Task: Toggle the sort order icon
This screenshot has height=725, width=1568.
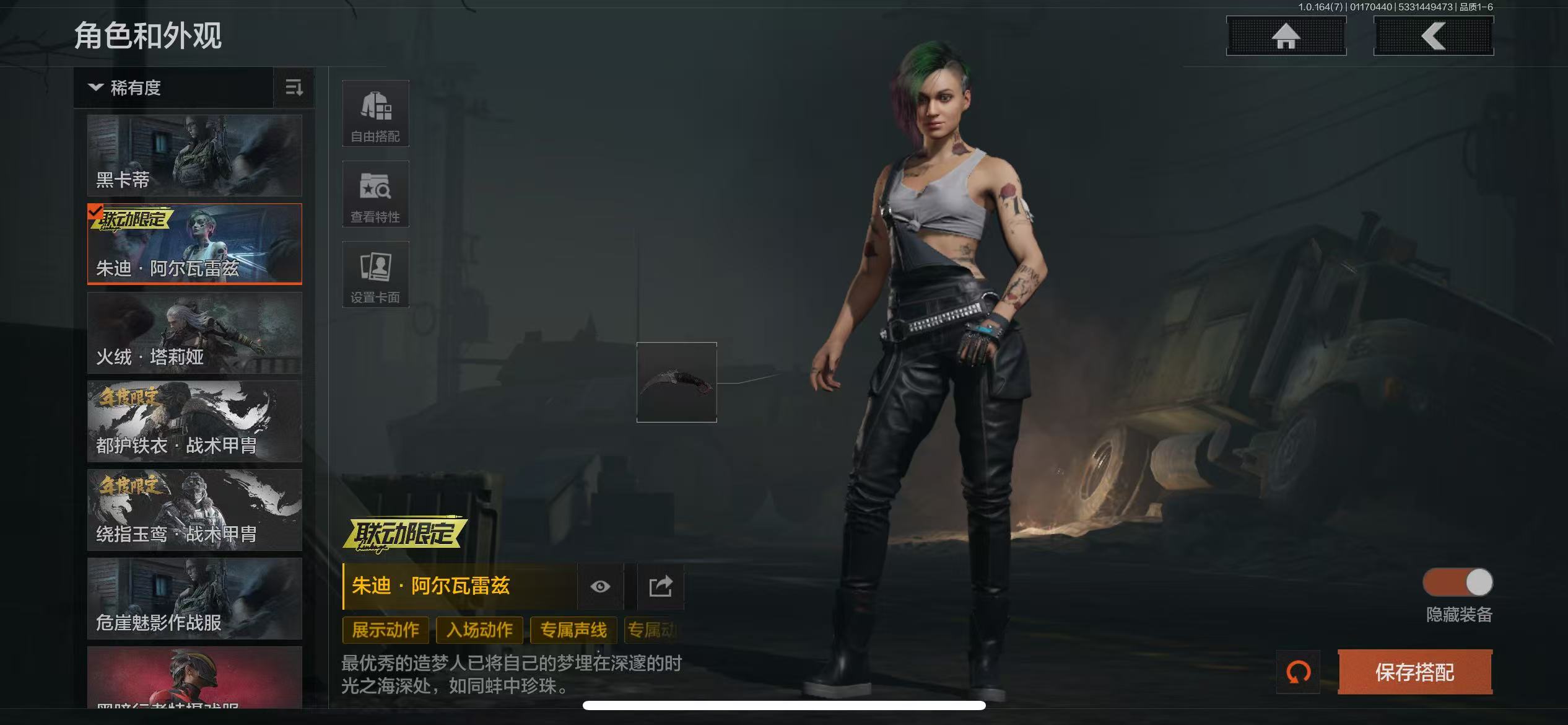Action: [x=294, y=88]
